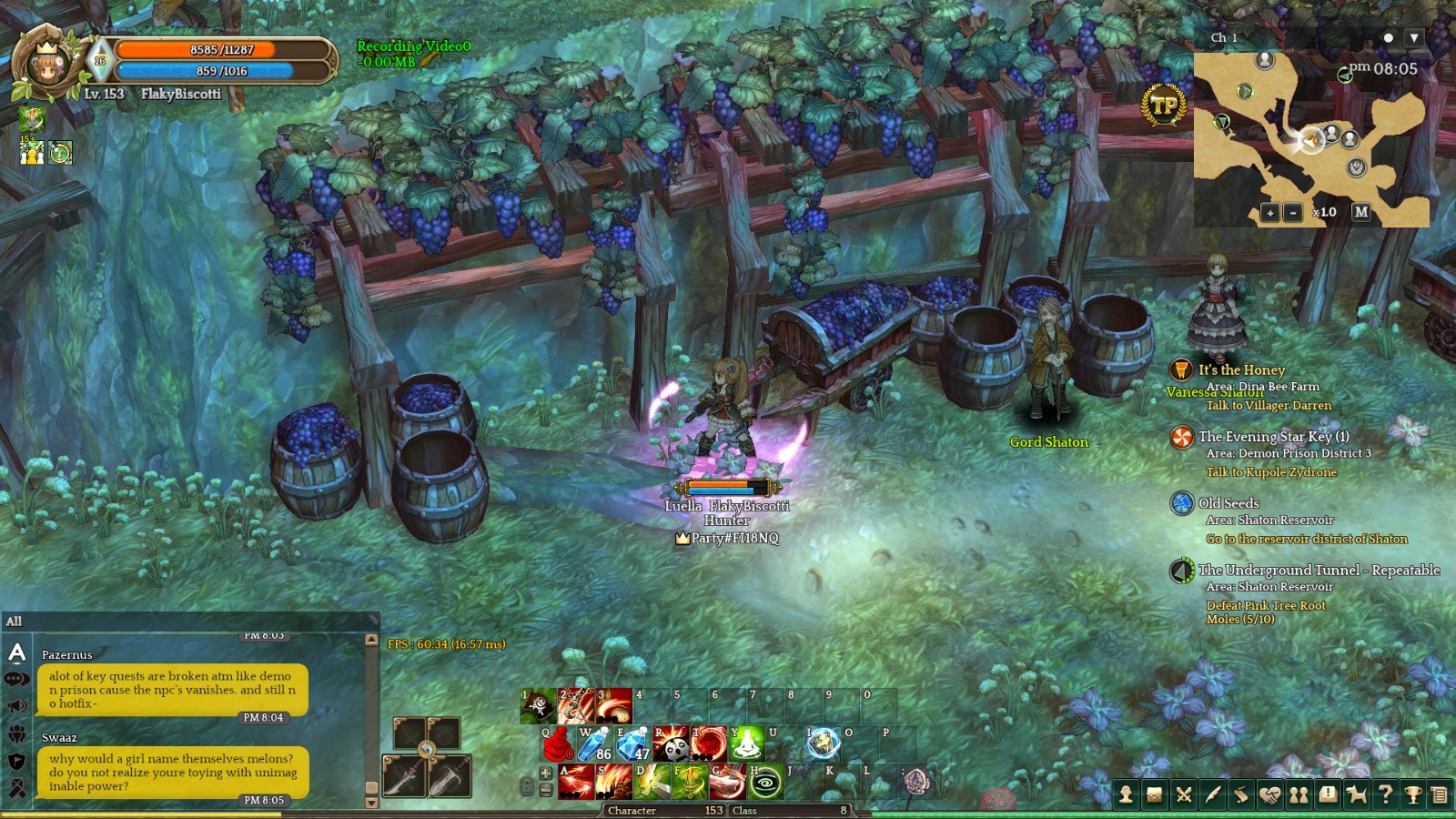Image resolution: width=1456 pixels, height=819 pixels.
Task: Activate the green meditation pose skill
Action: point(746,743)
